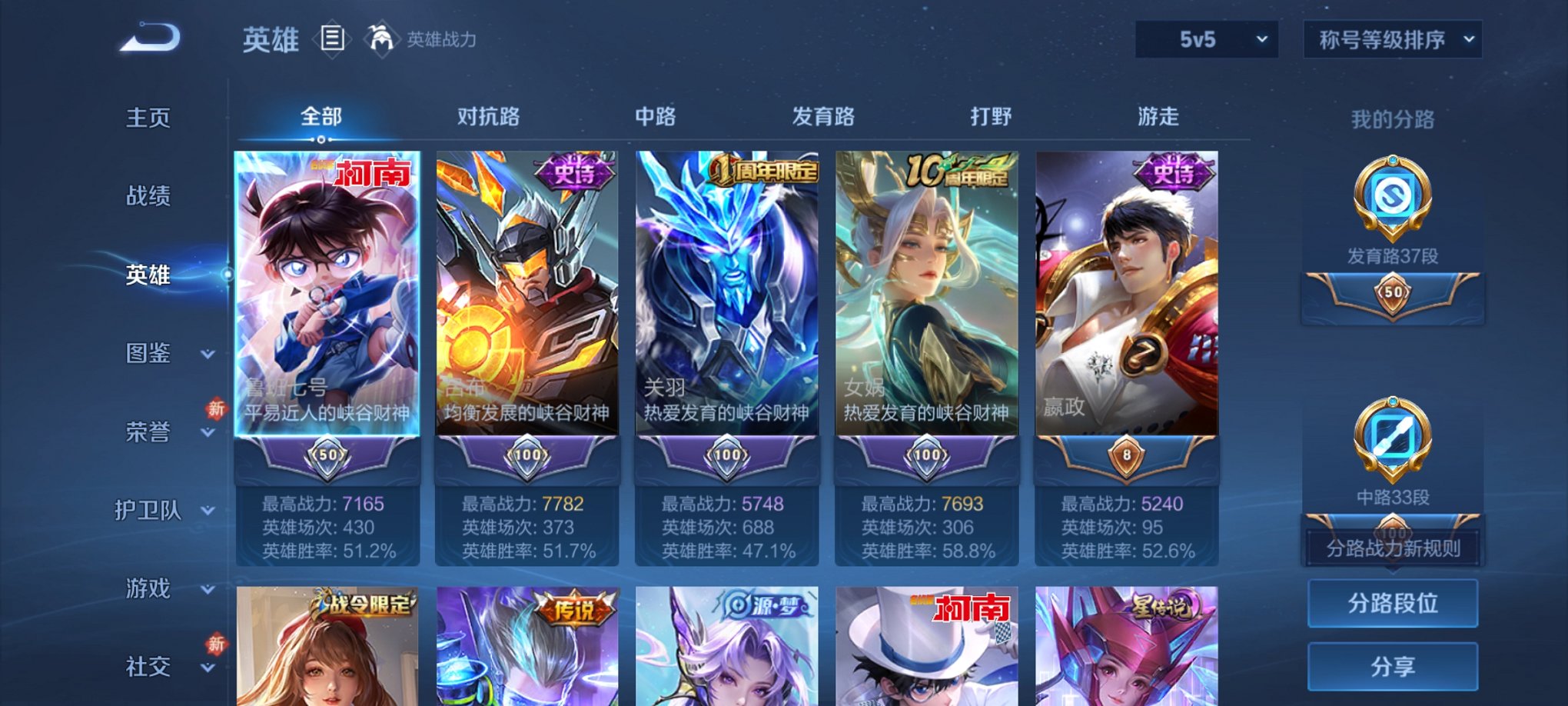This screenshot has height=706, width=1568.
Task: Open the 战绩 match record section
Action: (148, 198)
